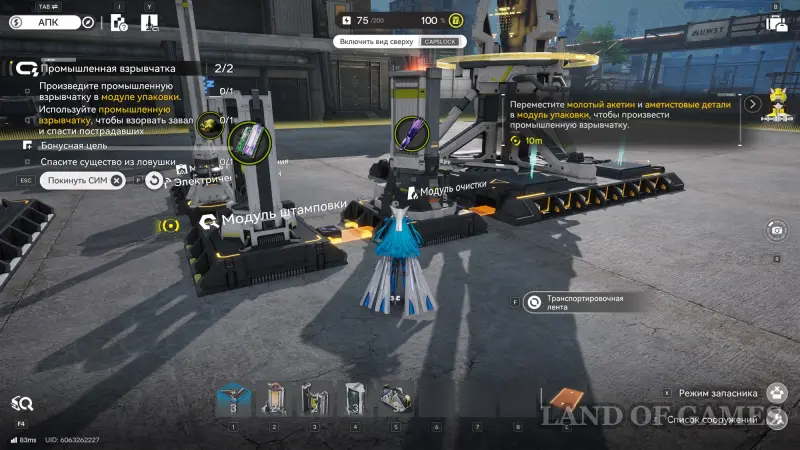Image resolution: width=800 pixels, height=450 pixels.
Task: Open Список сооружений structures list
Action: point(776,419)
